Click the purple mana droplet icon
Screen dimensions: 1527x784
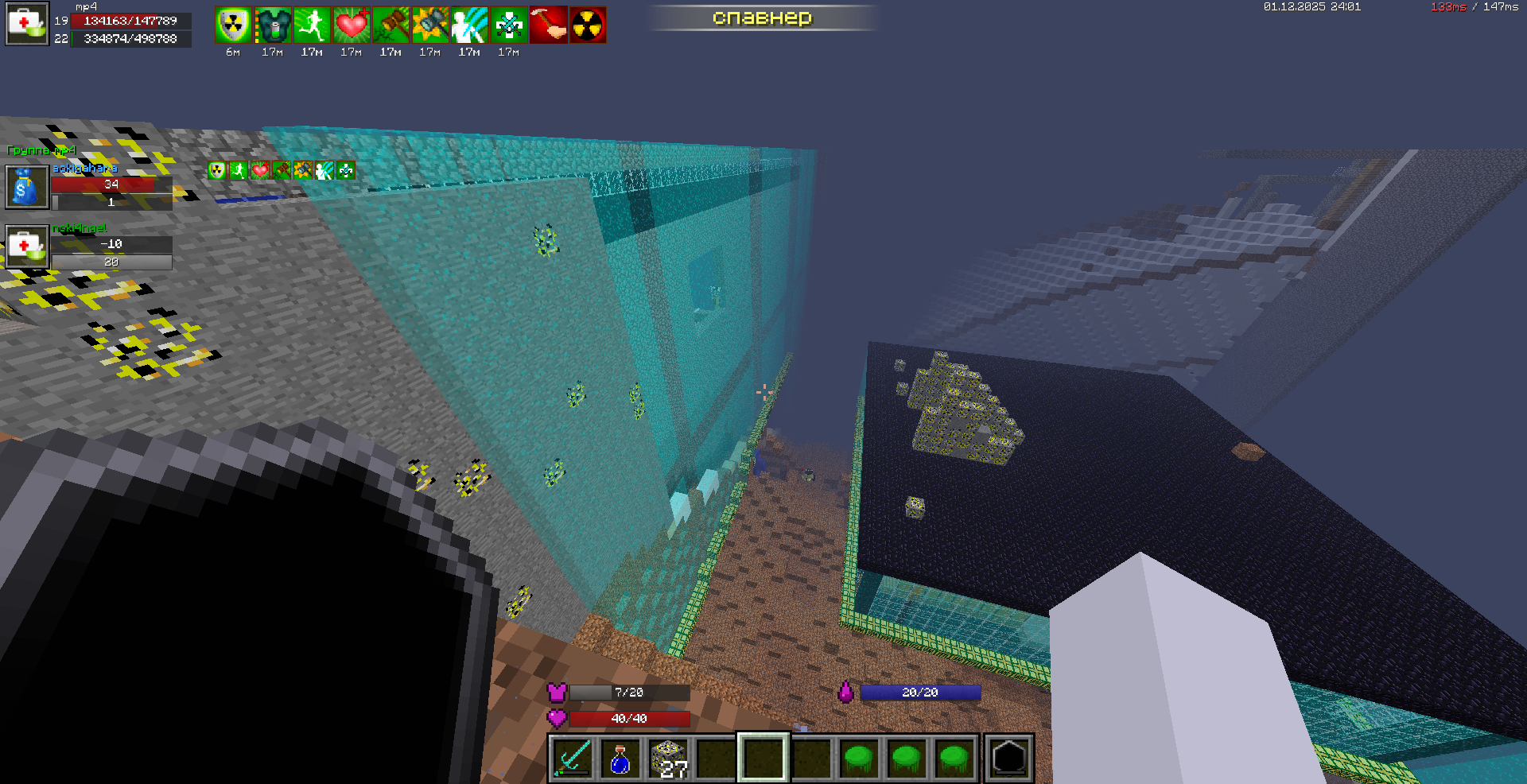point(845,693)
